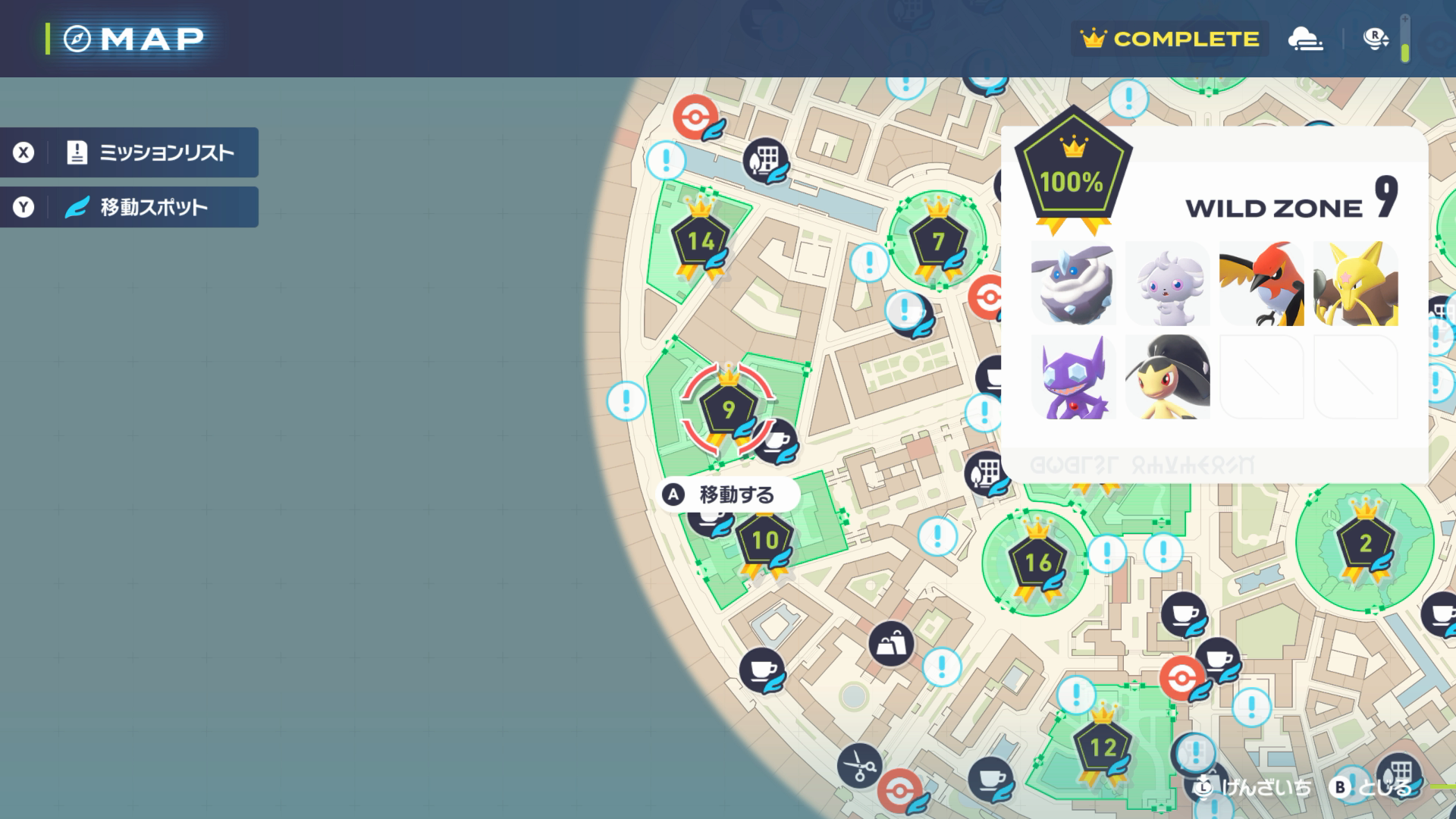Image resolution: width=1456 pixels, height=819 pixels.
Task: Open the 移動スポット travel spots list
Action: click(129, 207)
